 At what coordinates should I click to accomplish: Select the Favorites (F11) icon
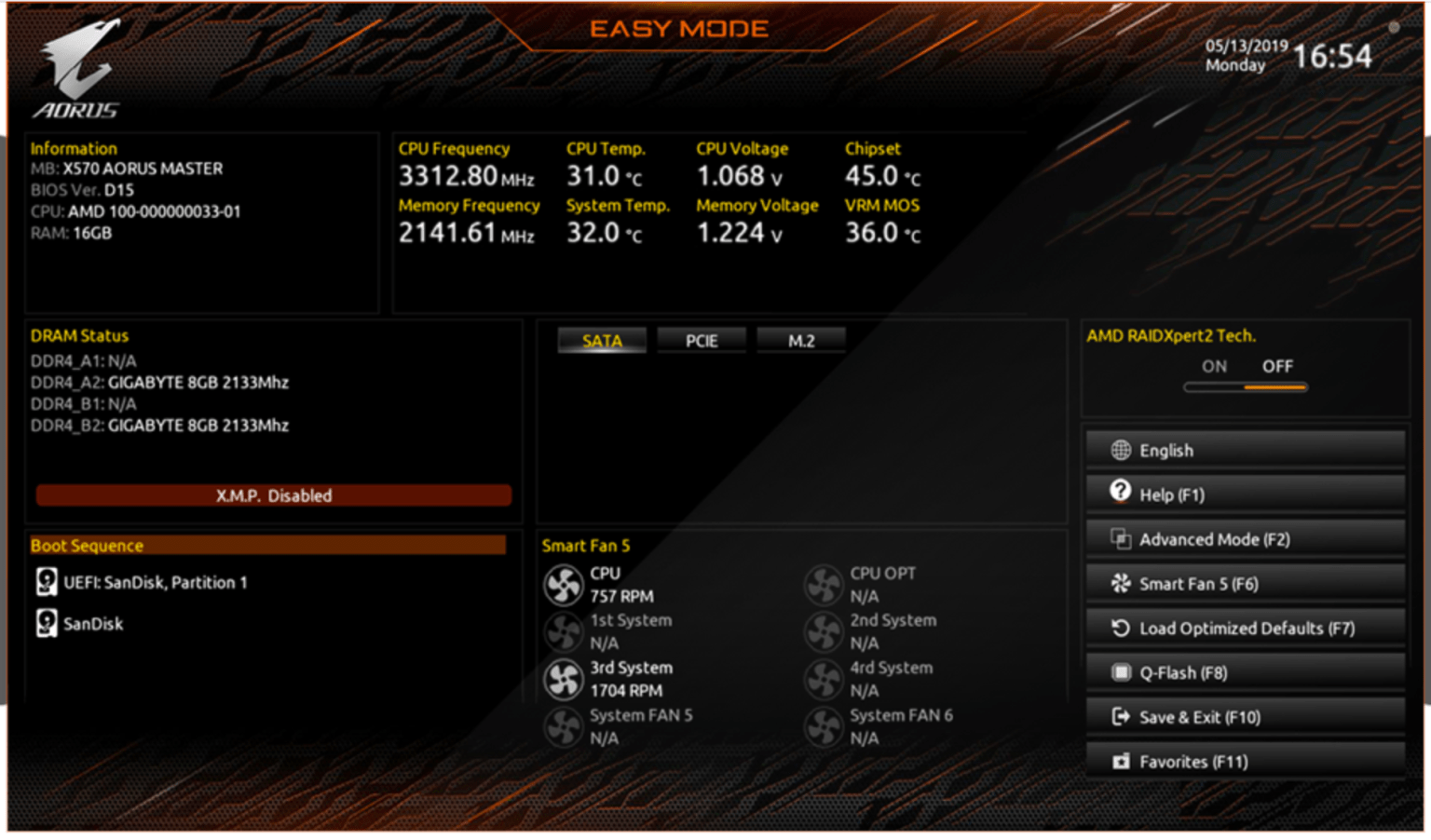1120,761
